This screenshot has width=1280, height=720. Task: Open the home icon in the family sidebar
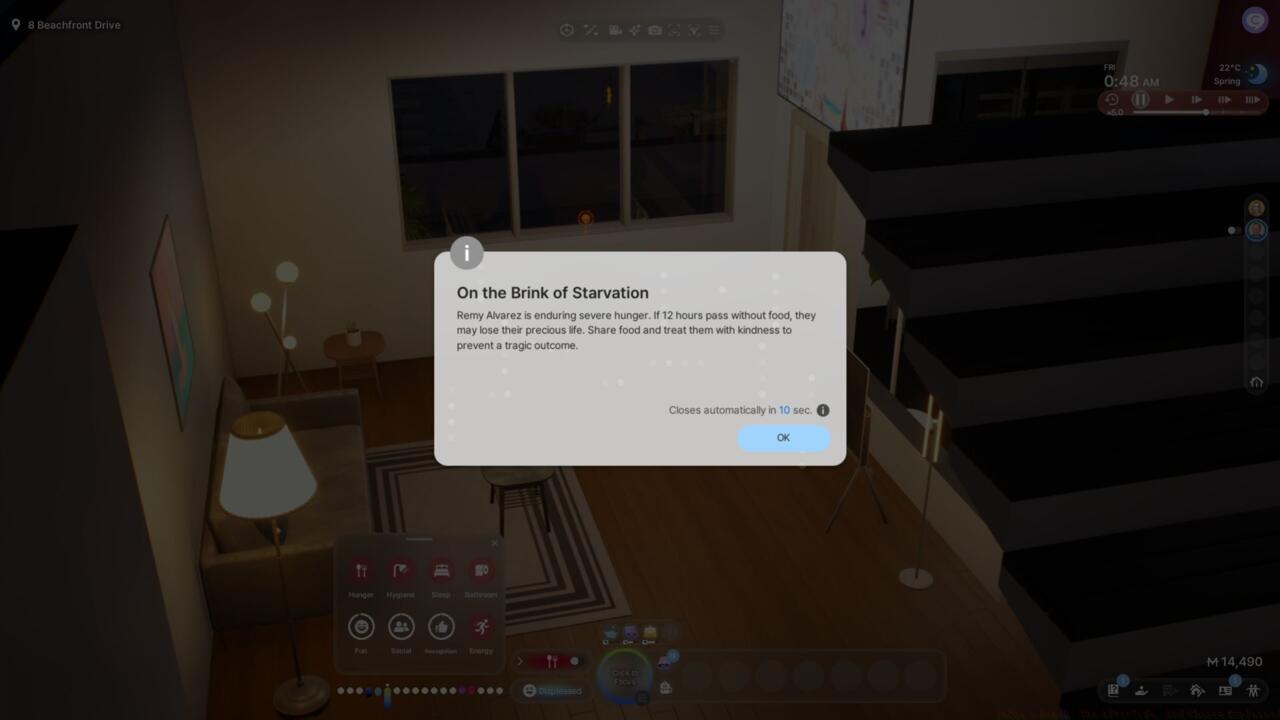[1256, 382]
